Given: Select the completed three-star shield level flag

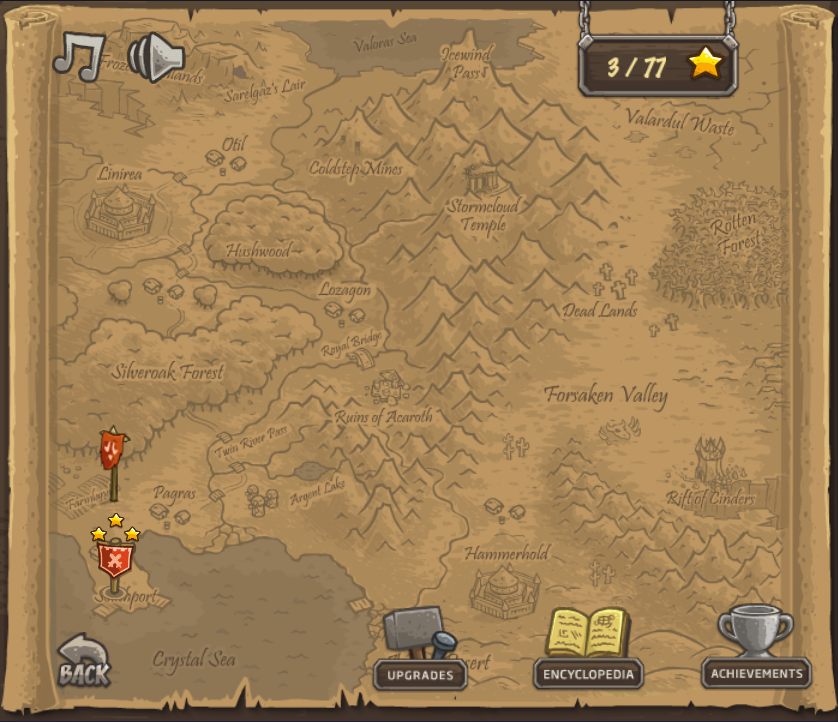Looking at the screenshot, I should point(114,560).
